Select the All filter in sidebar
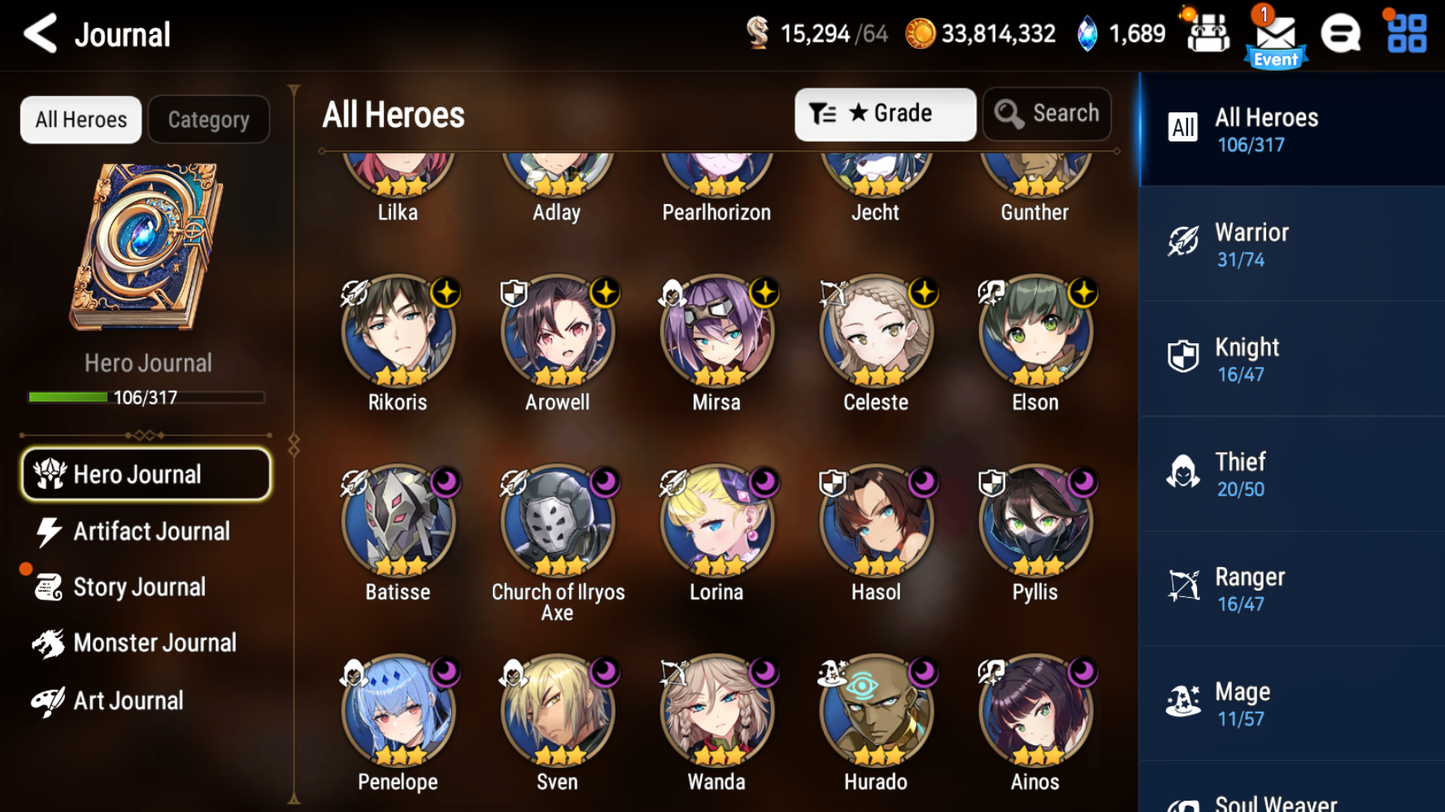Viewport: 1445px width, 812px height. coord(1290,128)
